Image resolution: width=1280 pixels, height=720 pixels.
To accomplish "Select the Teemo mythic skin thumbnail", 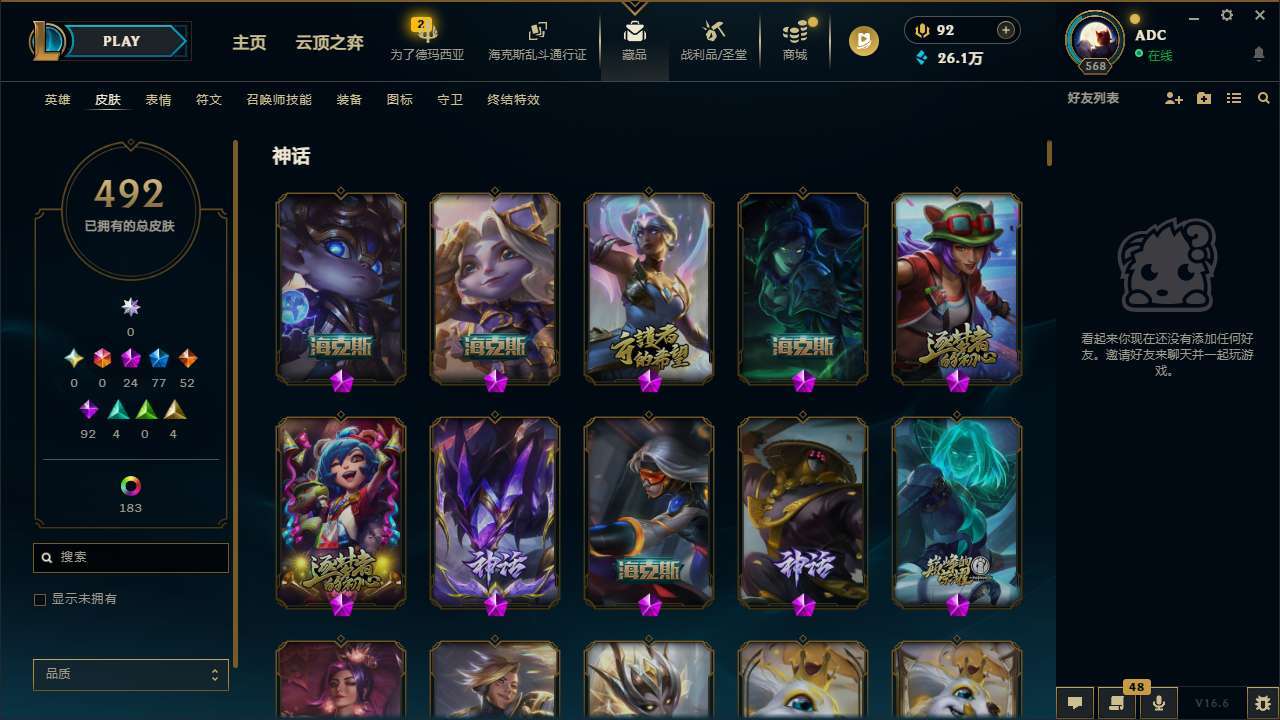I will pyautogui.click(x=957, y=289).
